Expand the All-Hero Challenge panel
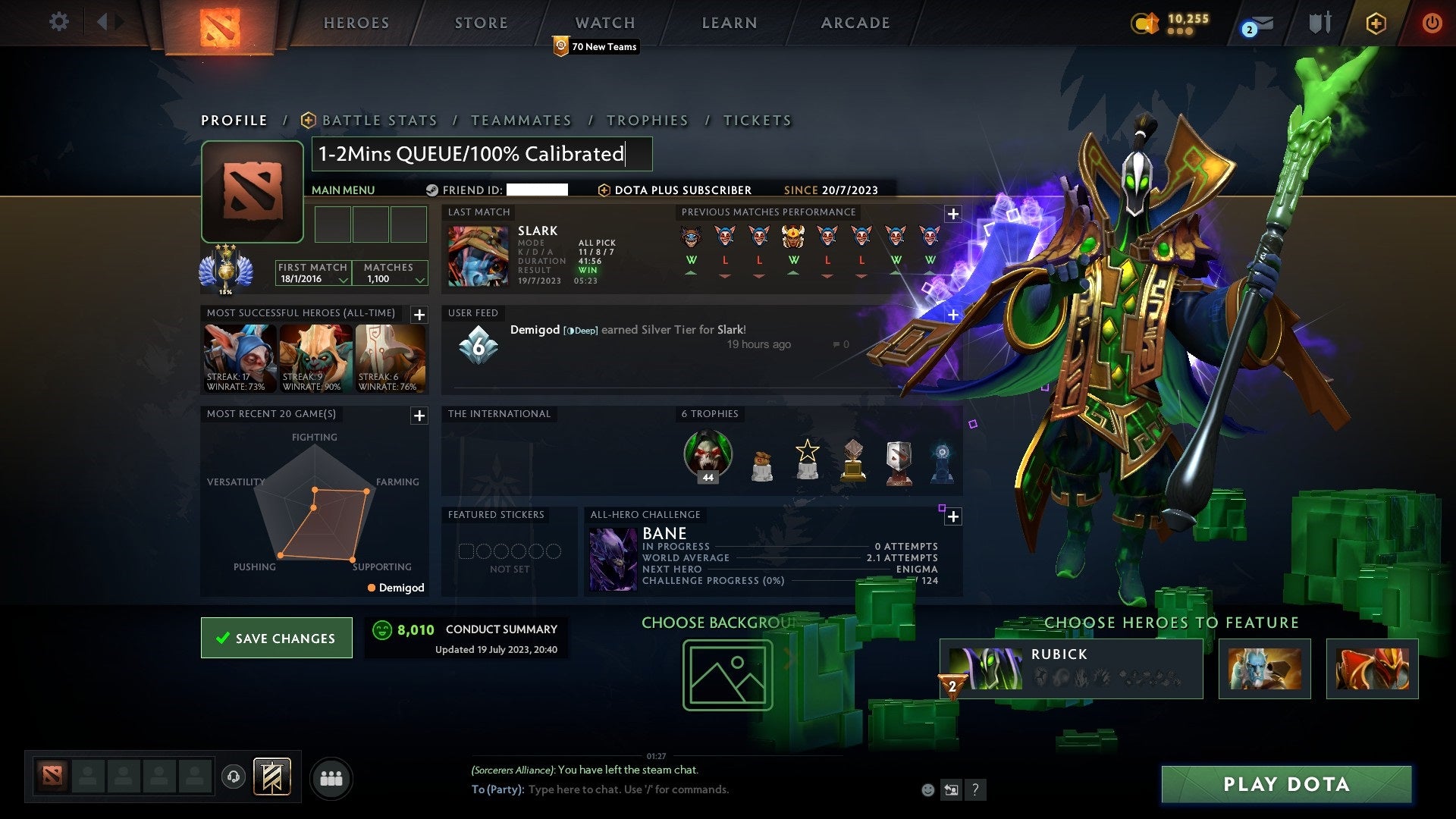The width and height of the screenshot is (1456, 819). (952, 516)
